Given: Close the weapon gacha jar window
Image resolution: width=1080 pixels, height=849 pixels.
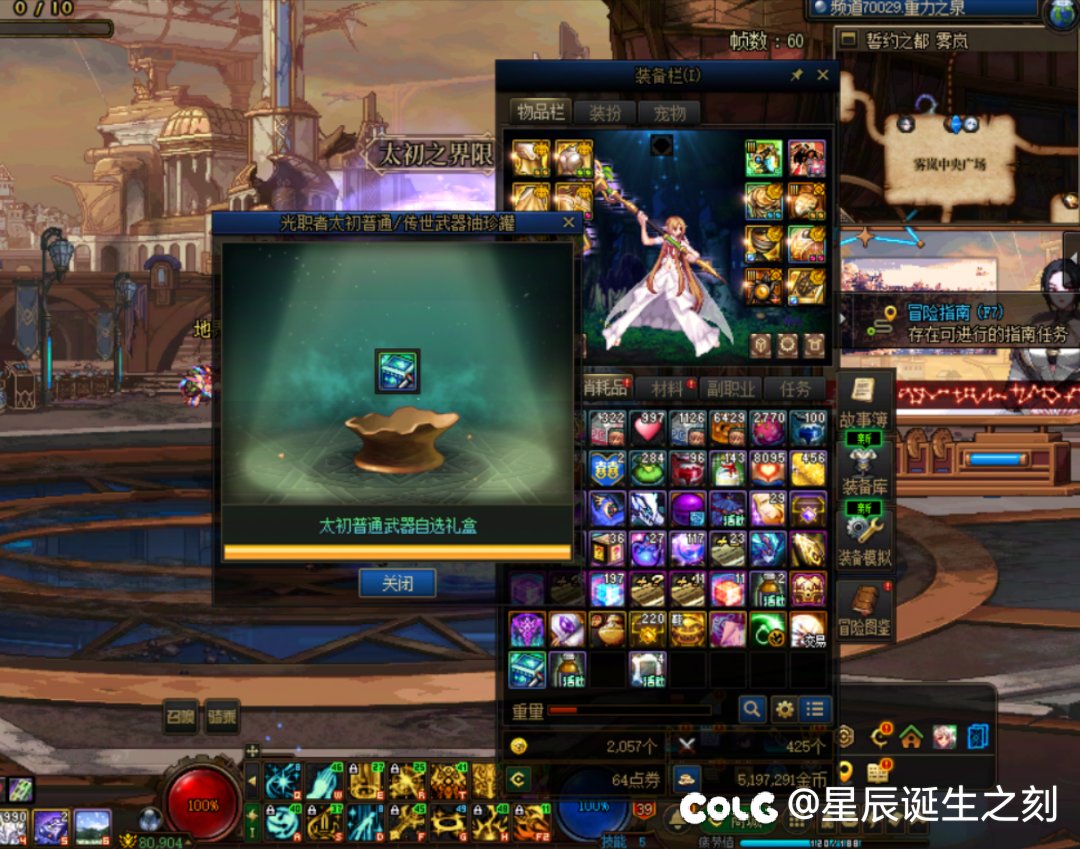Looking at the screenshot, I should pos(569,222).
